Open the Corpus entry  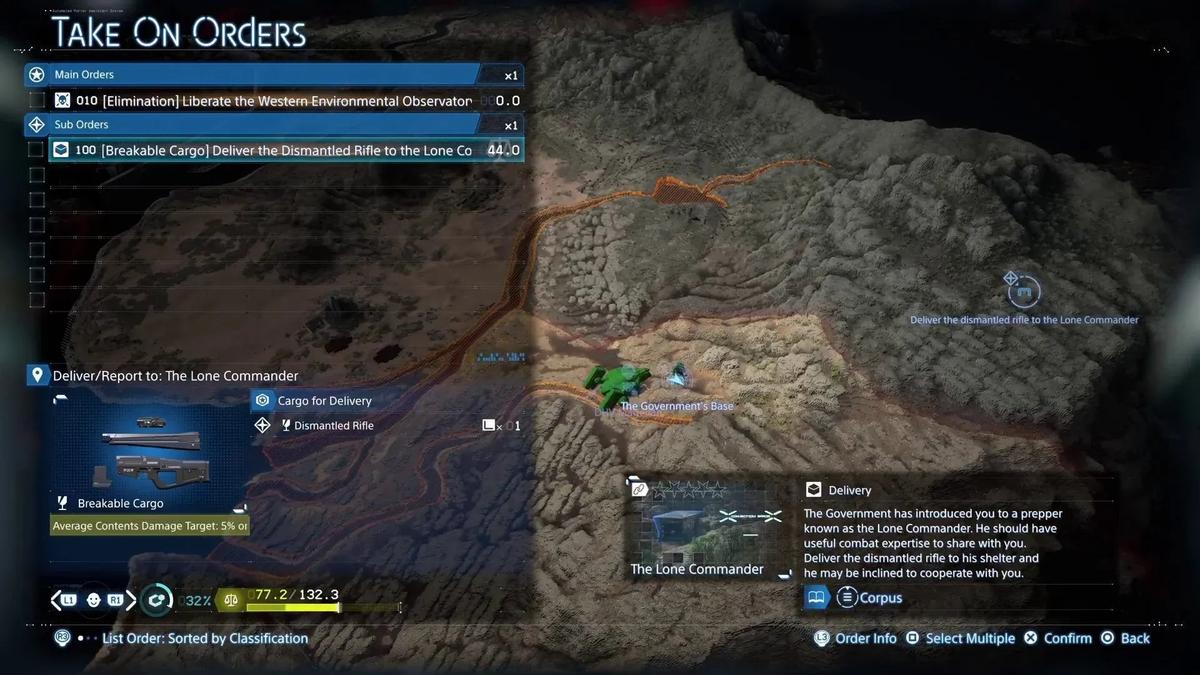(869, 598)
